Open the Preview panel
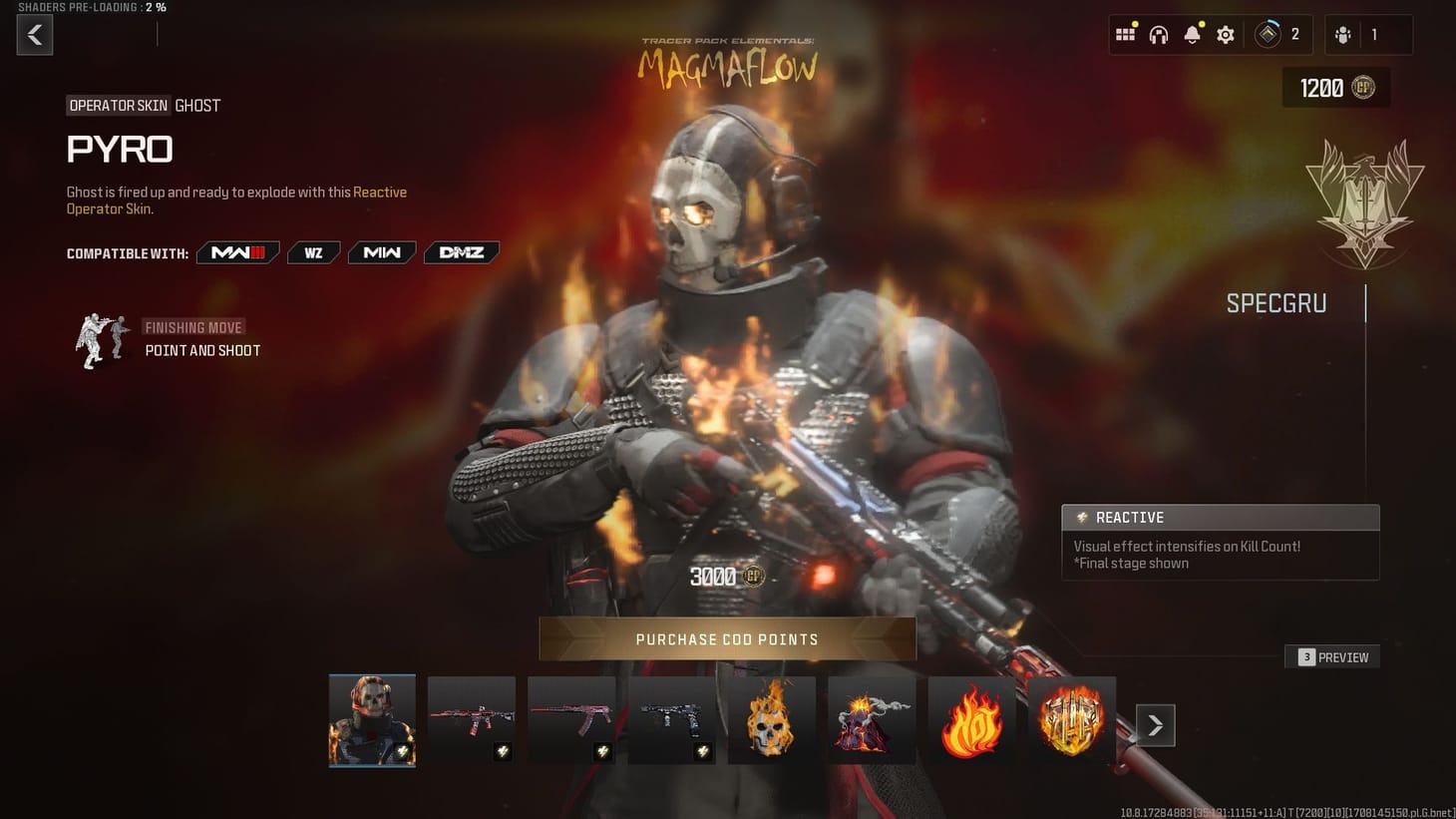Viewport: 1456px width, 819px height. click(1332, 656)
